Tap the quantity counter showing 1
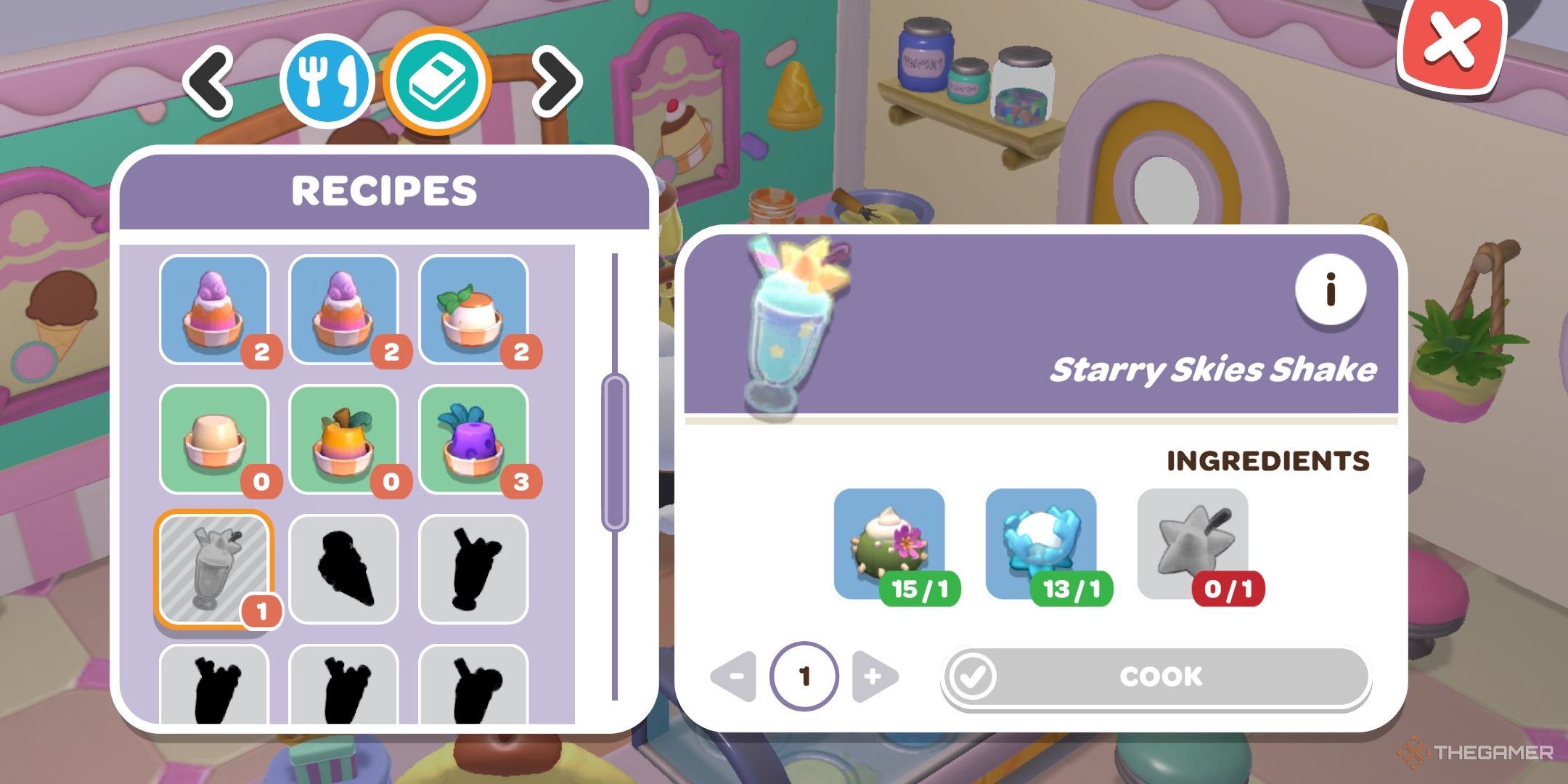 tap(806, 675)
